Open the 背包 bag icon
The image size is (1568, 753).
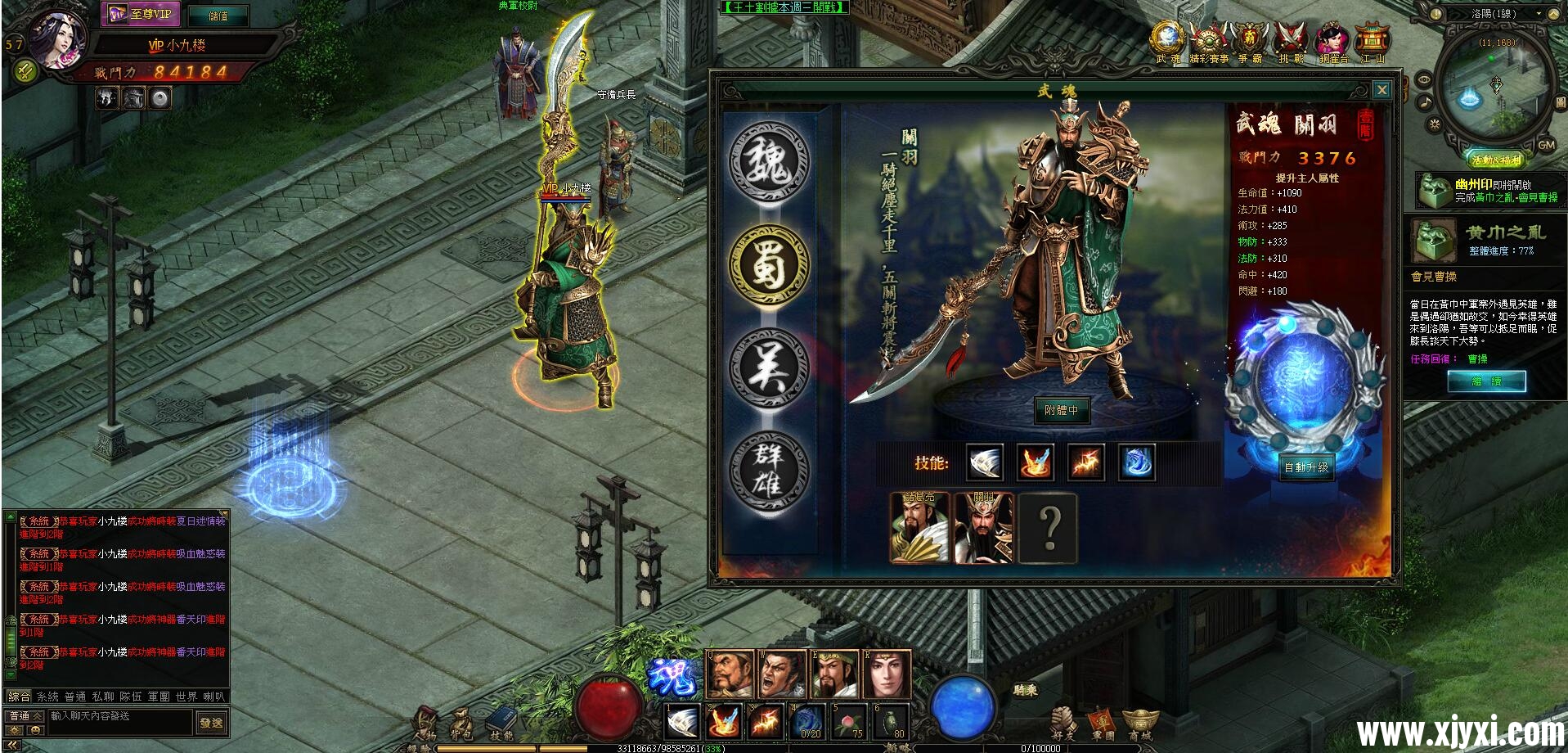click(x=461, y=724)
